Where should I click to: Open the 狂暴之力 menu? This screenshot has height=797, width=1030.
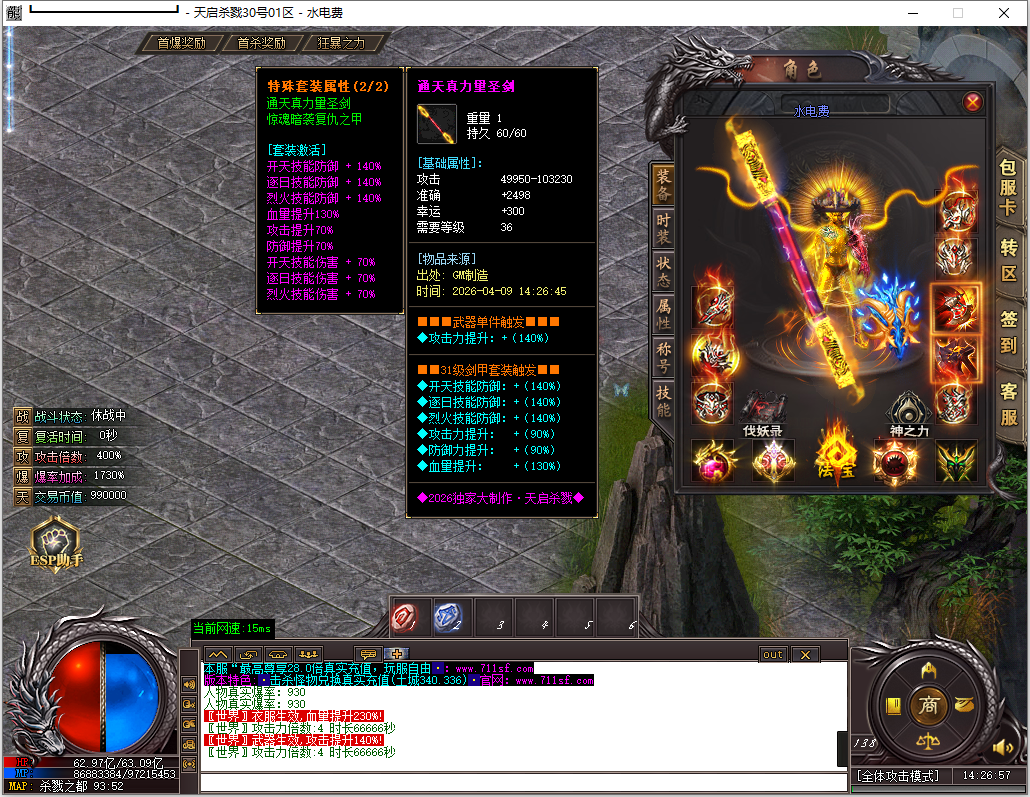[x=341, y=43]
